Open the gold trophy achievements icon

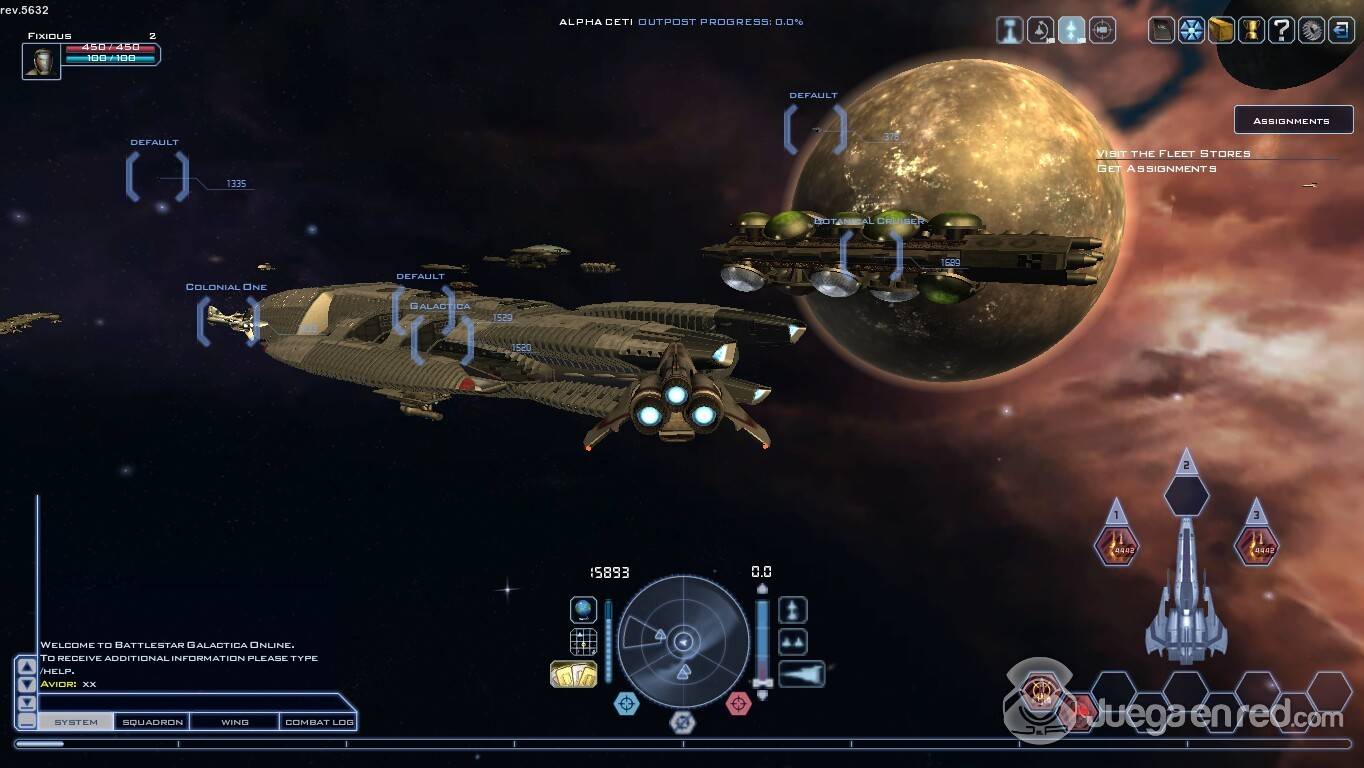(x=1251, y=31)
